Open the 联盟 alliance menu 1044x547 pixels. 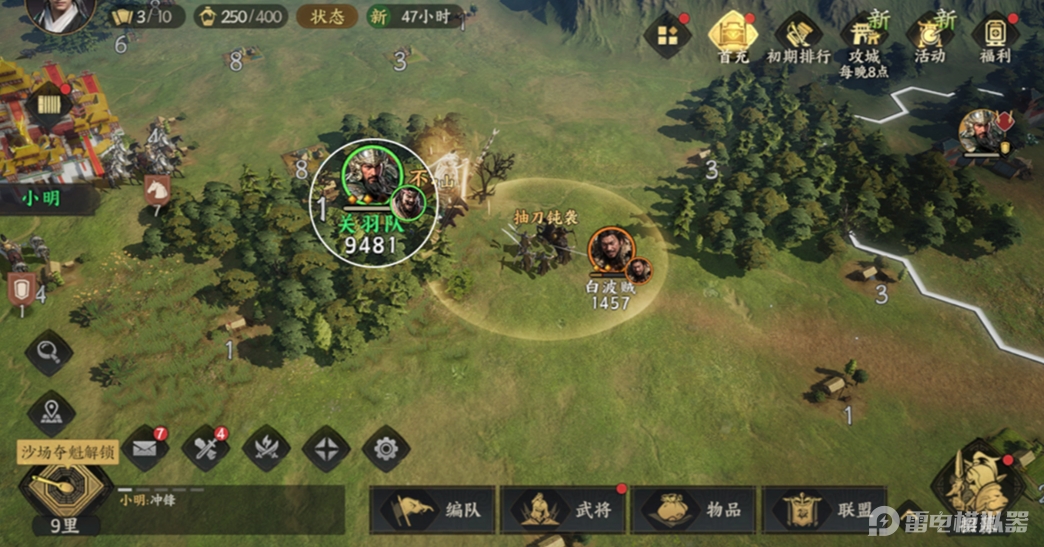tap(827, 509)
